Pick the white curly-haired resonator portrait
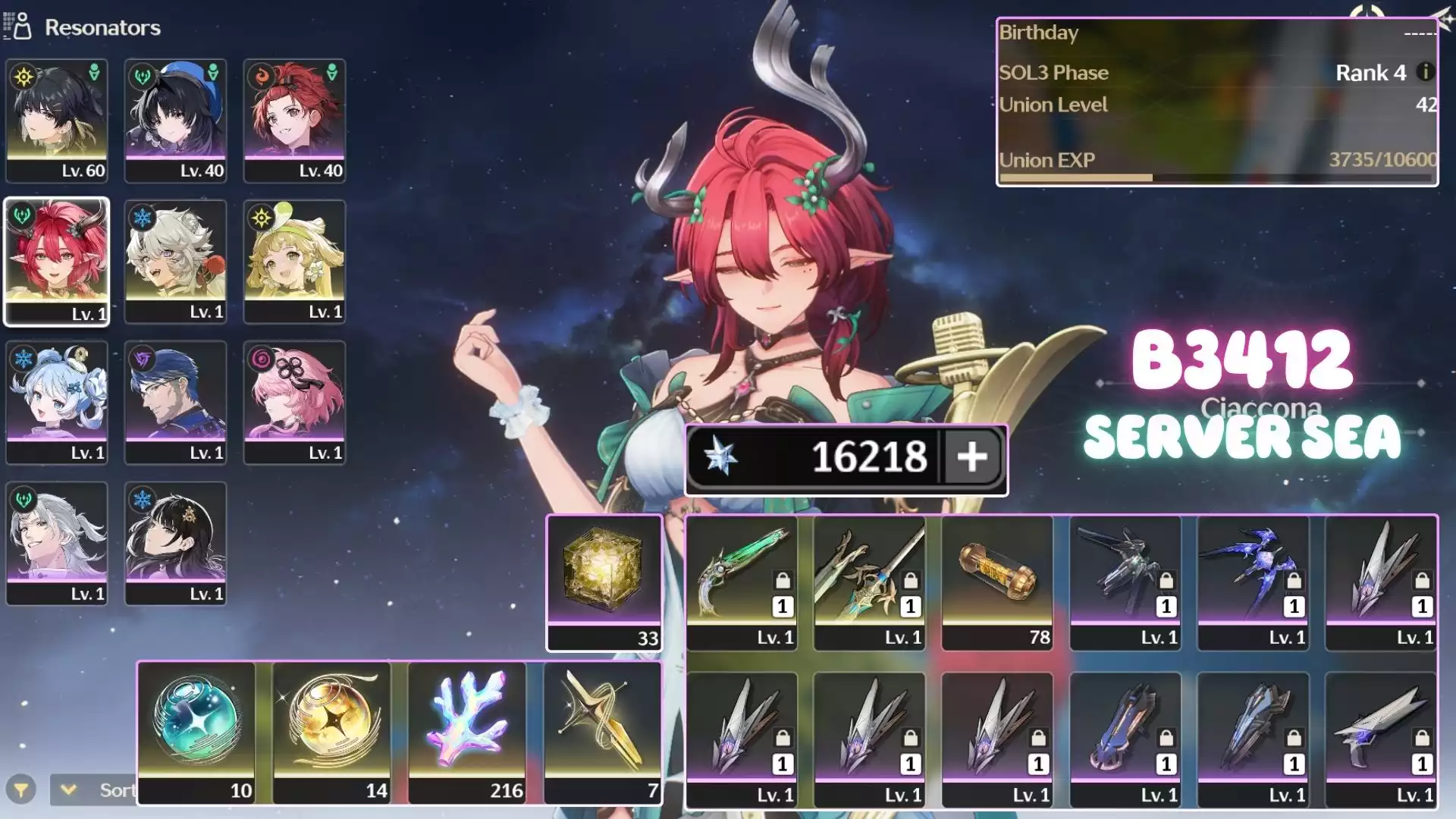This screenshot has width=1456, height=819. 175,262
